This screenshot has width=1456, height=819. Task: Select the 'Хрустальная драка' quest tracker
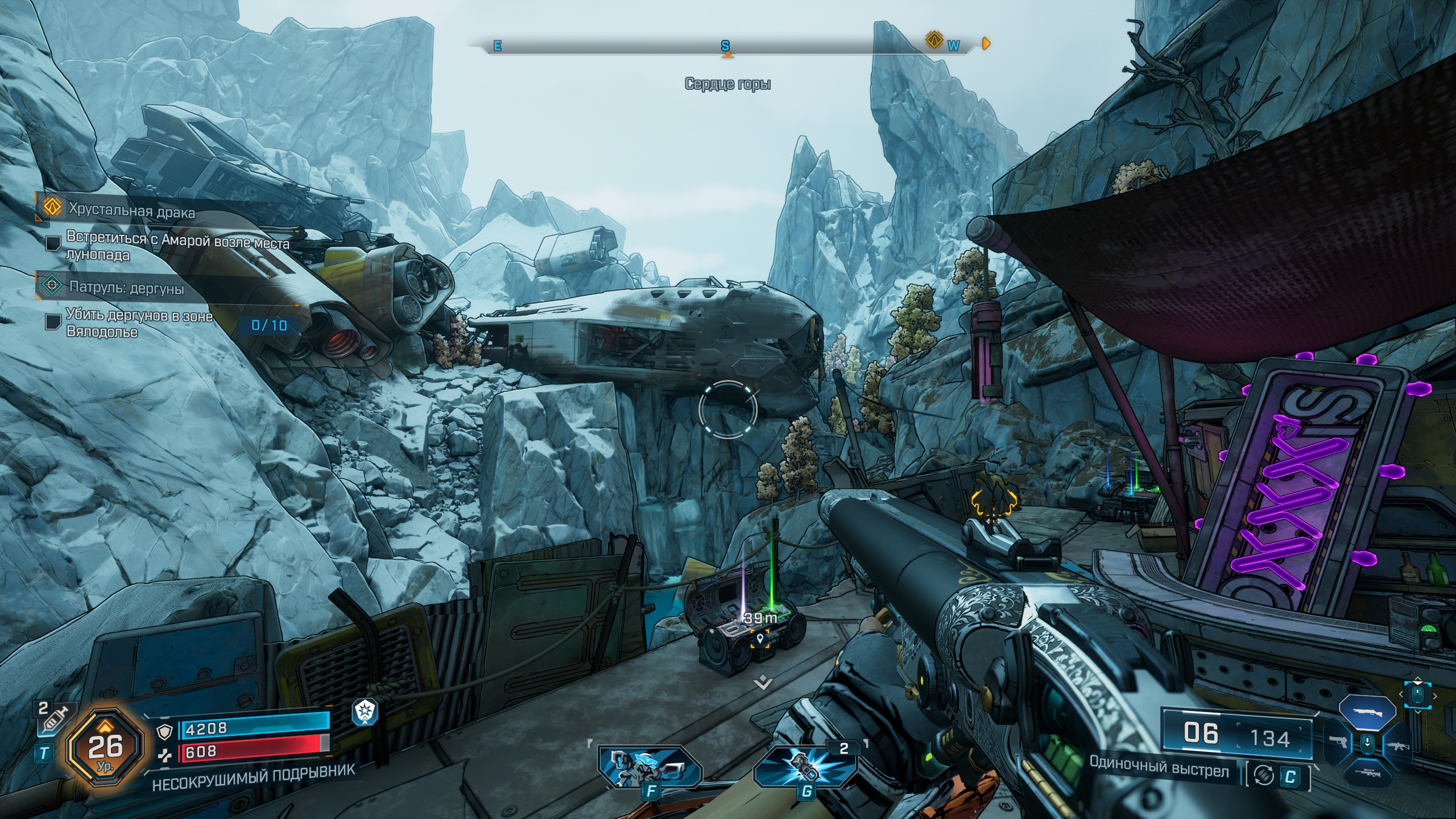click(x=131, y=211)
